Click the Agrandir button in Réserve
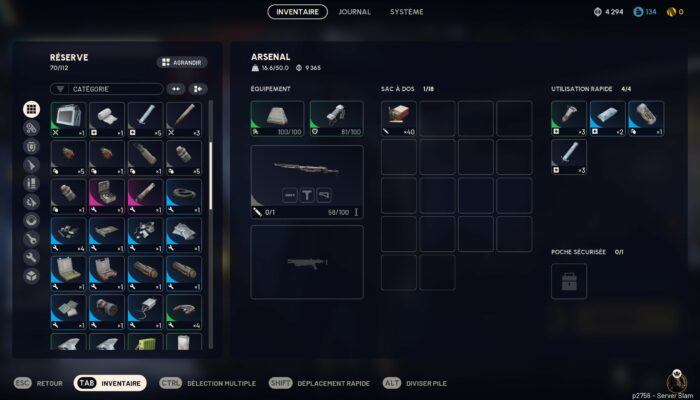The width and height of the screenshot is (700, 400). point(182,62)
